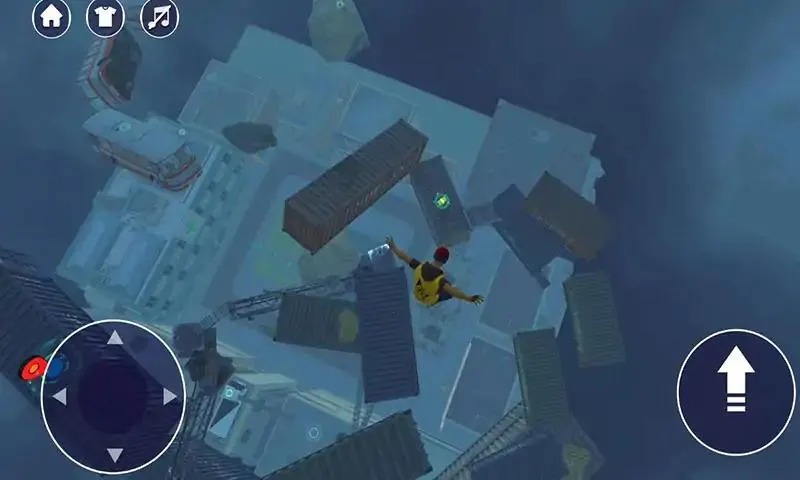This screenshot has width=800, height=480.
Task: Tap the joystick's right arrow
Action: click(x=171, y=397)
